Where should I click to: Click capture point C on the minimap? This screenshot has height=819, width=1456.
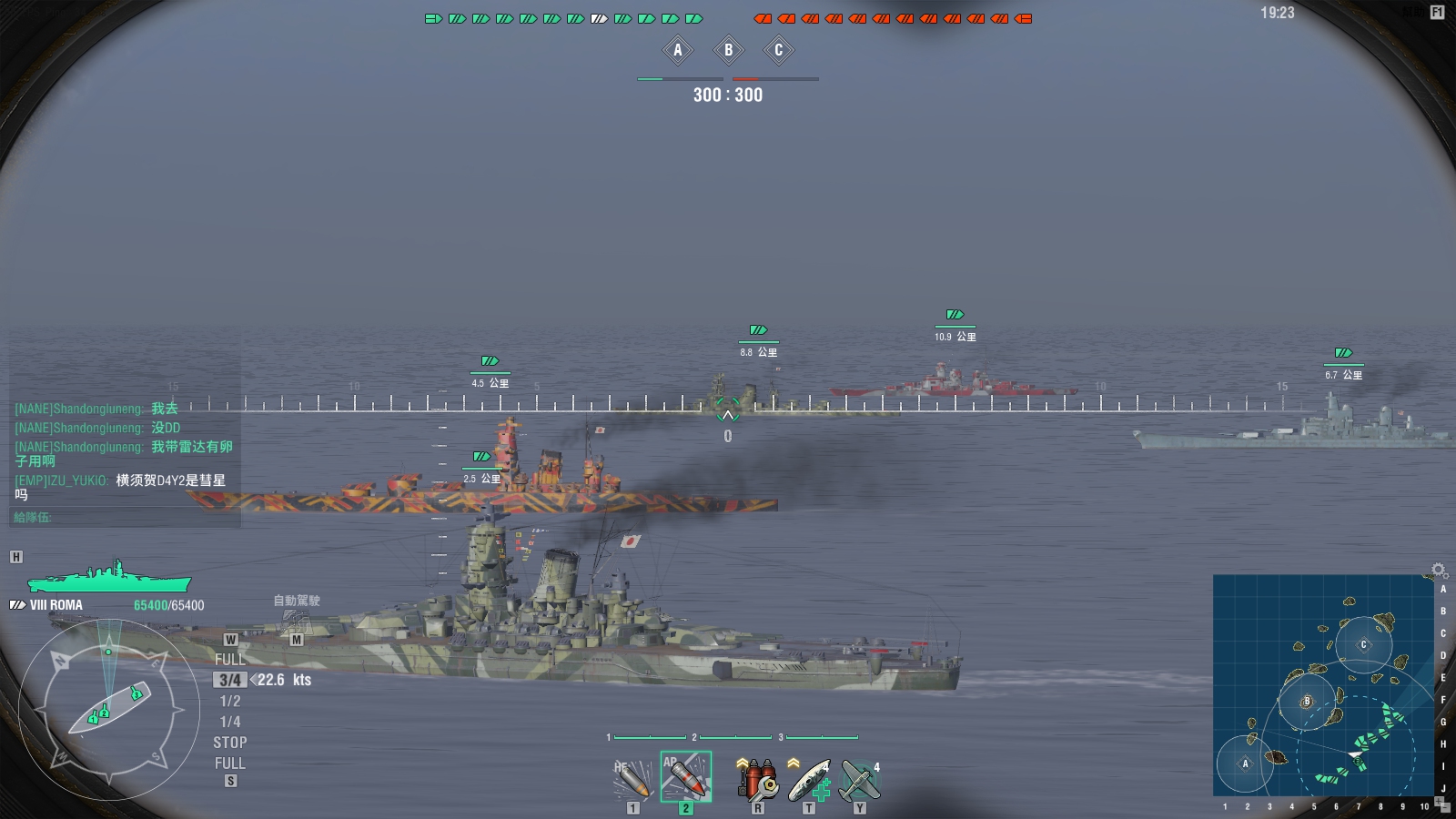(1363, 644)
